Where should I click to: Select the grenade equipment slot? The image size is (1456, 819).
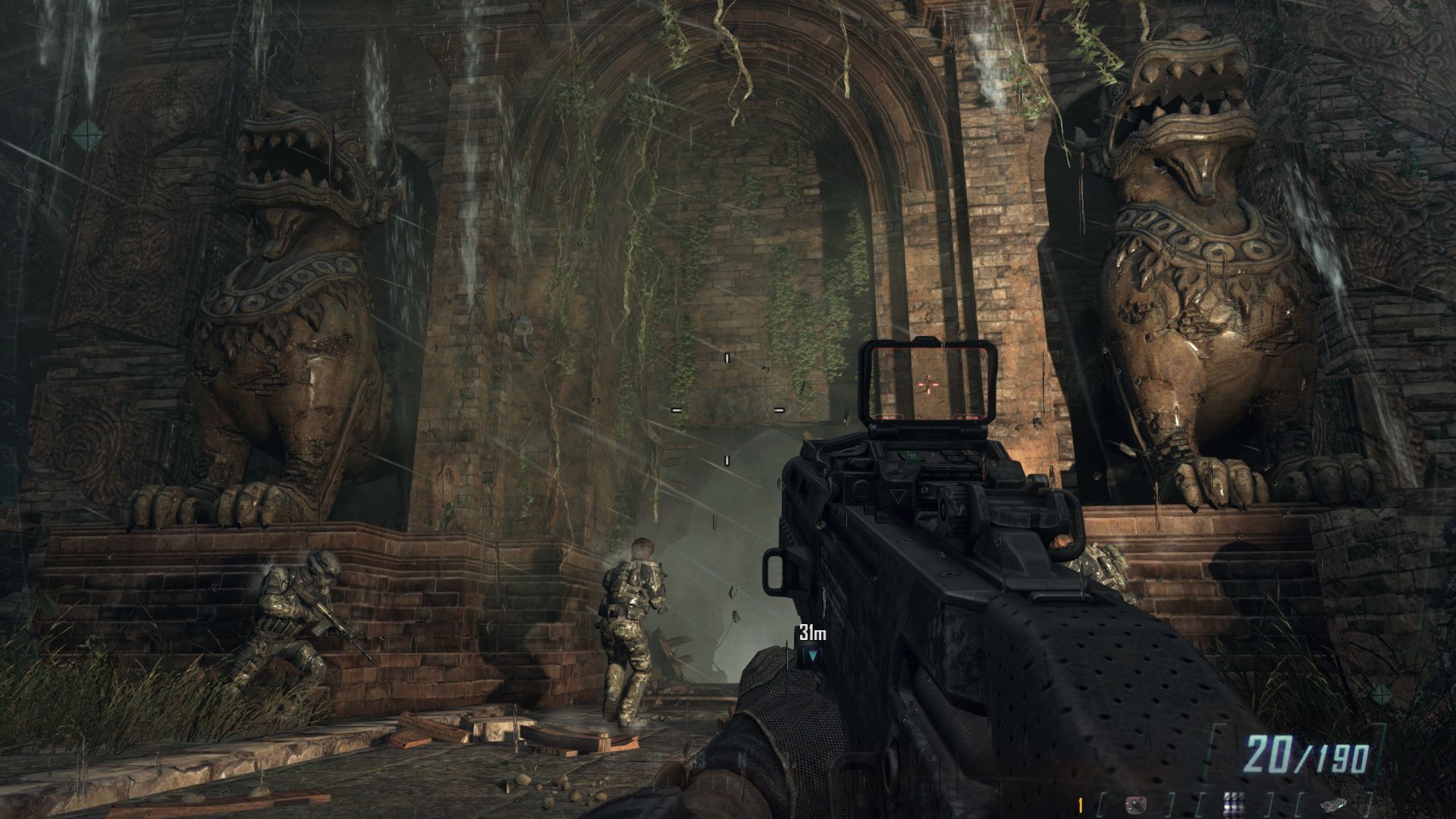pyautogui.click(x=1135, y=803)
